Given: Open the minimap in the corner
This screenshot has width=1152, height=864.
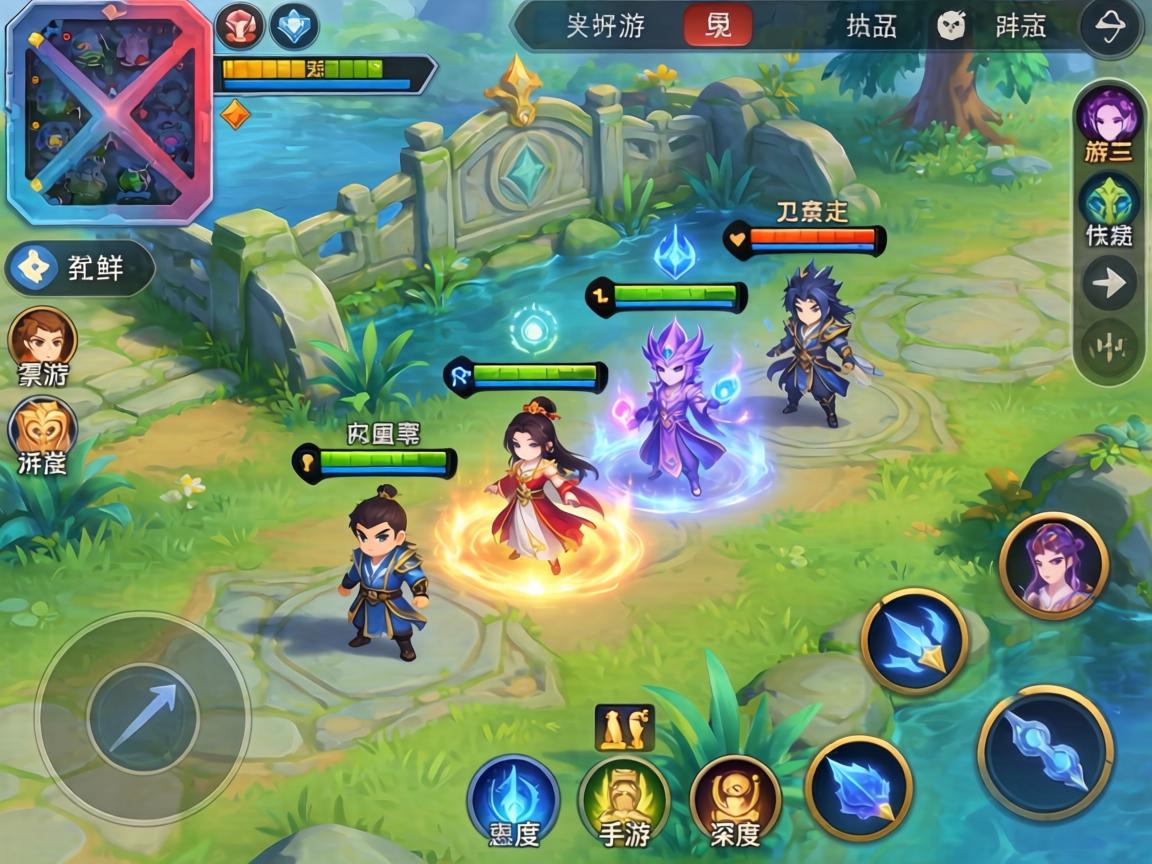Looking at the screenshot, I should [108, 110].
